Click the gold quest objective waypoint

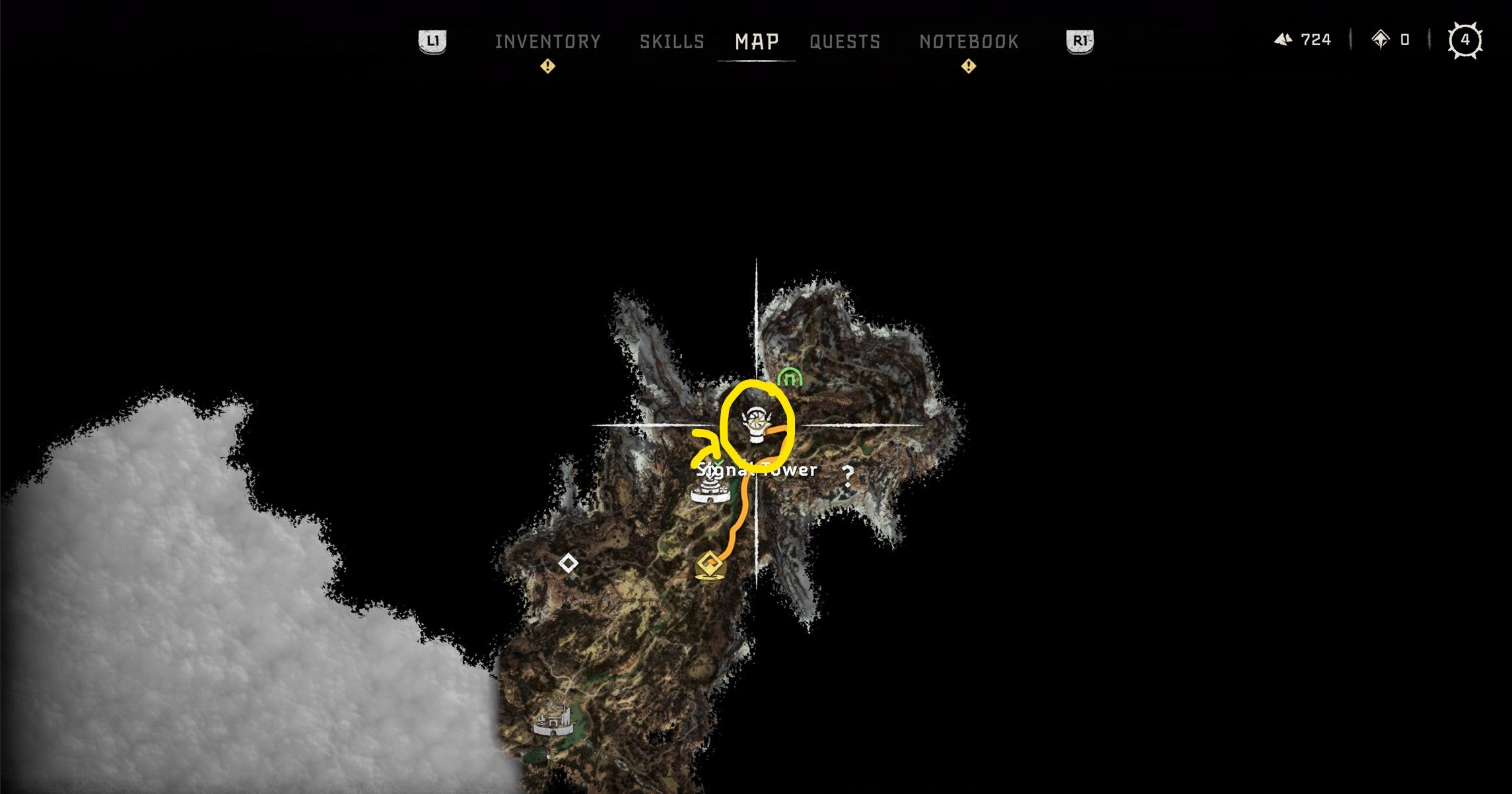point(710,565)
